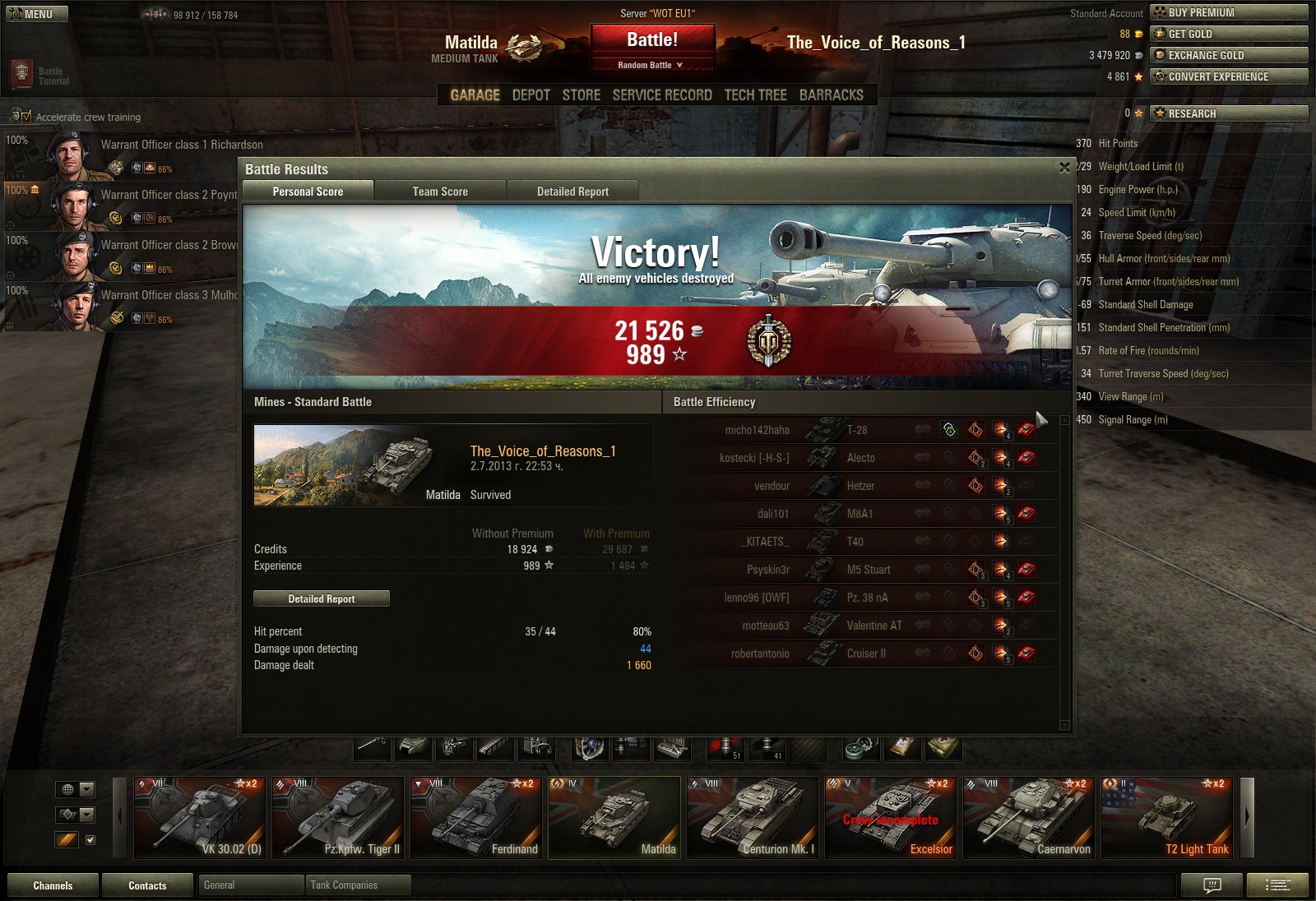Select the Ferdinand in the tank carousel
The image size is (1316, 901).
[476, 817]
